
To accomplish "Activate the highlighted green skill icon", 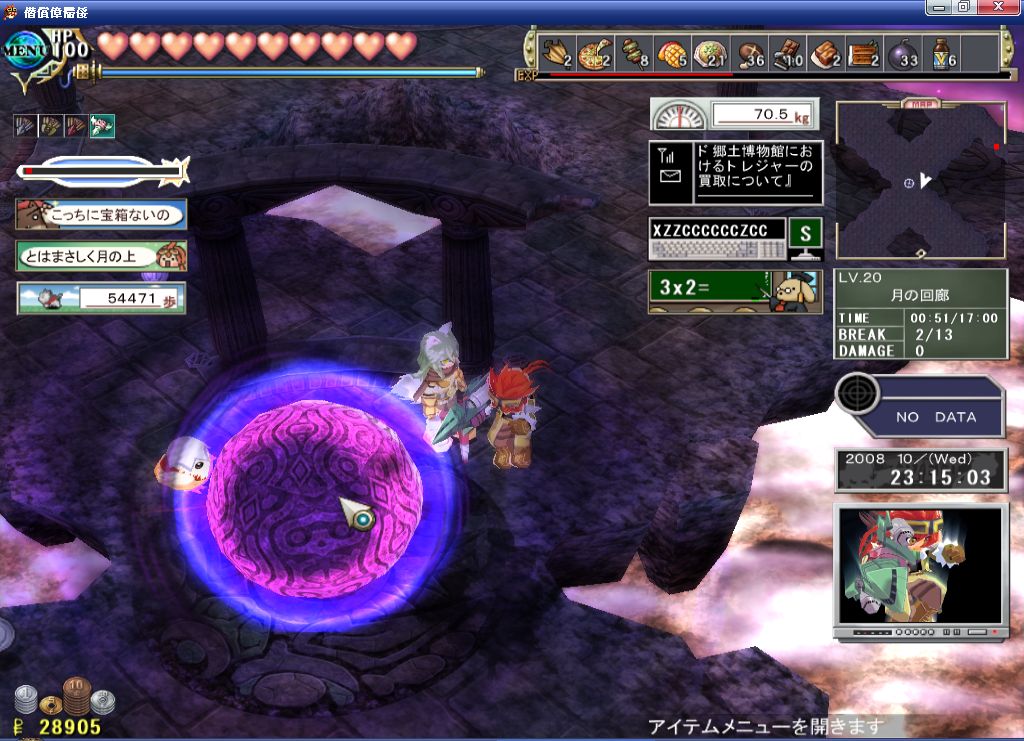I will pyautogui.click(x=102, y=126).
